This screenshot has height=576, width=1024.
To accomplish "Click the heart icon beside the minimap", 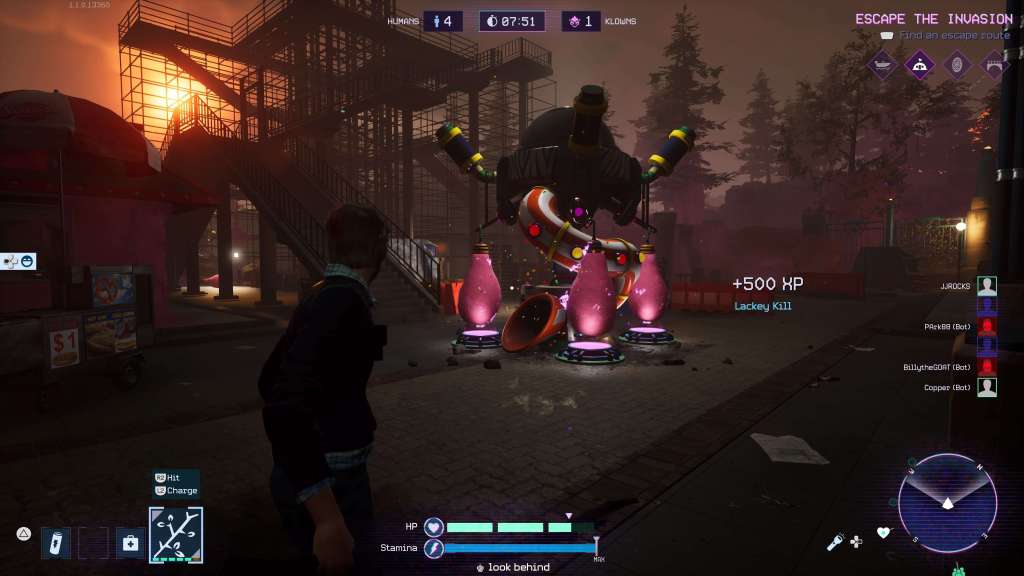I will tap(883, 533).
